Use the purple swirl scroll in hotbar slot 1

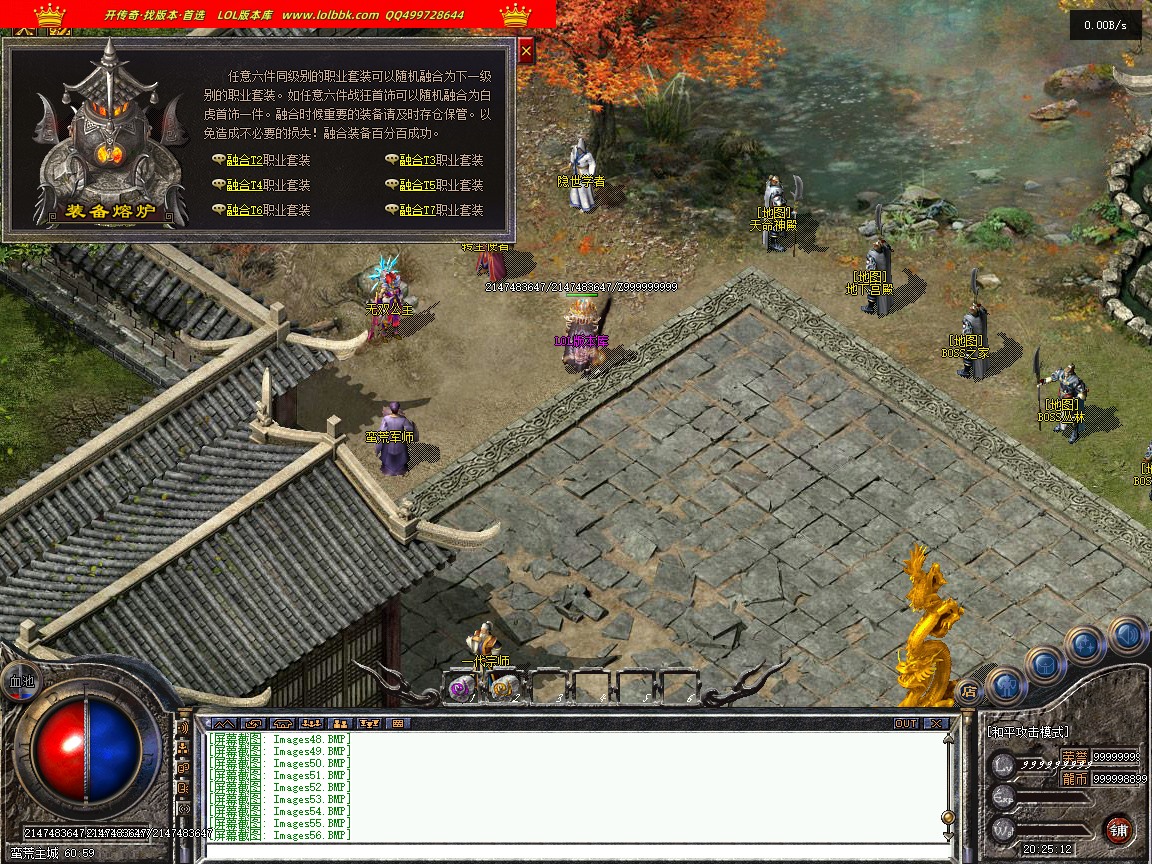click(x=461, y=686)
